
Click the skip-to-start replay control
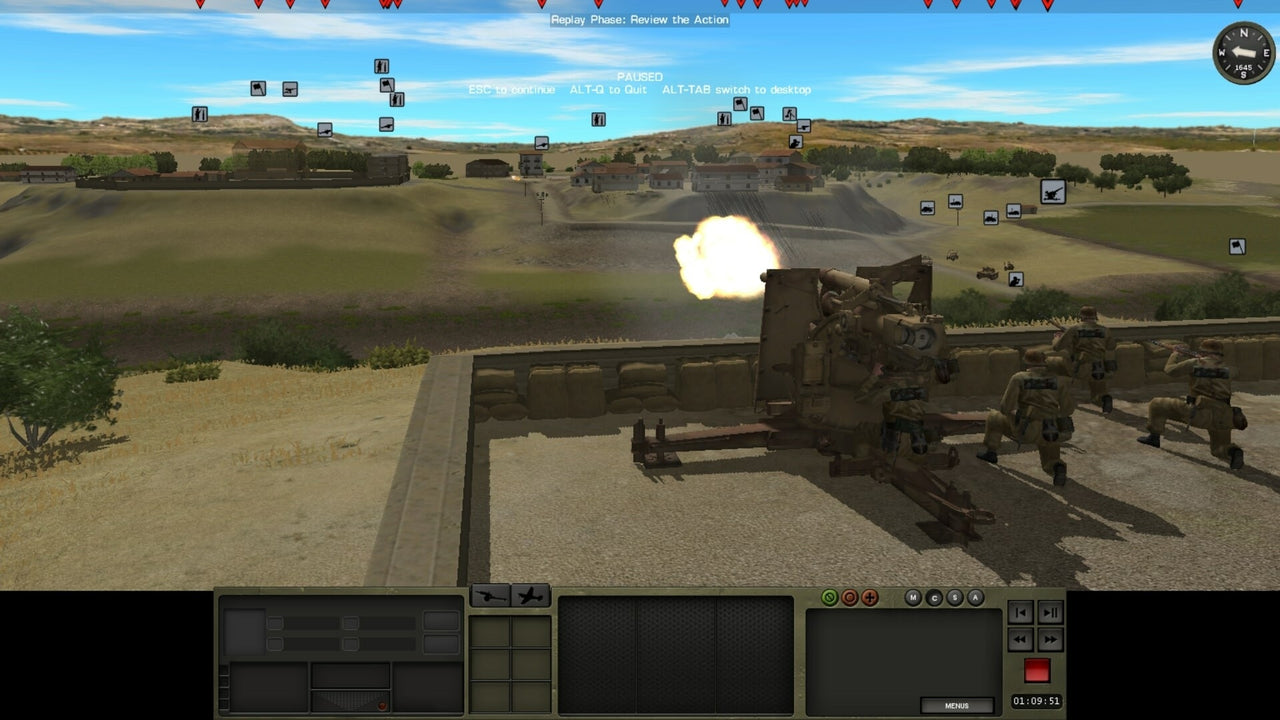click(x=1020, y=613)
